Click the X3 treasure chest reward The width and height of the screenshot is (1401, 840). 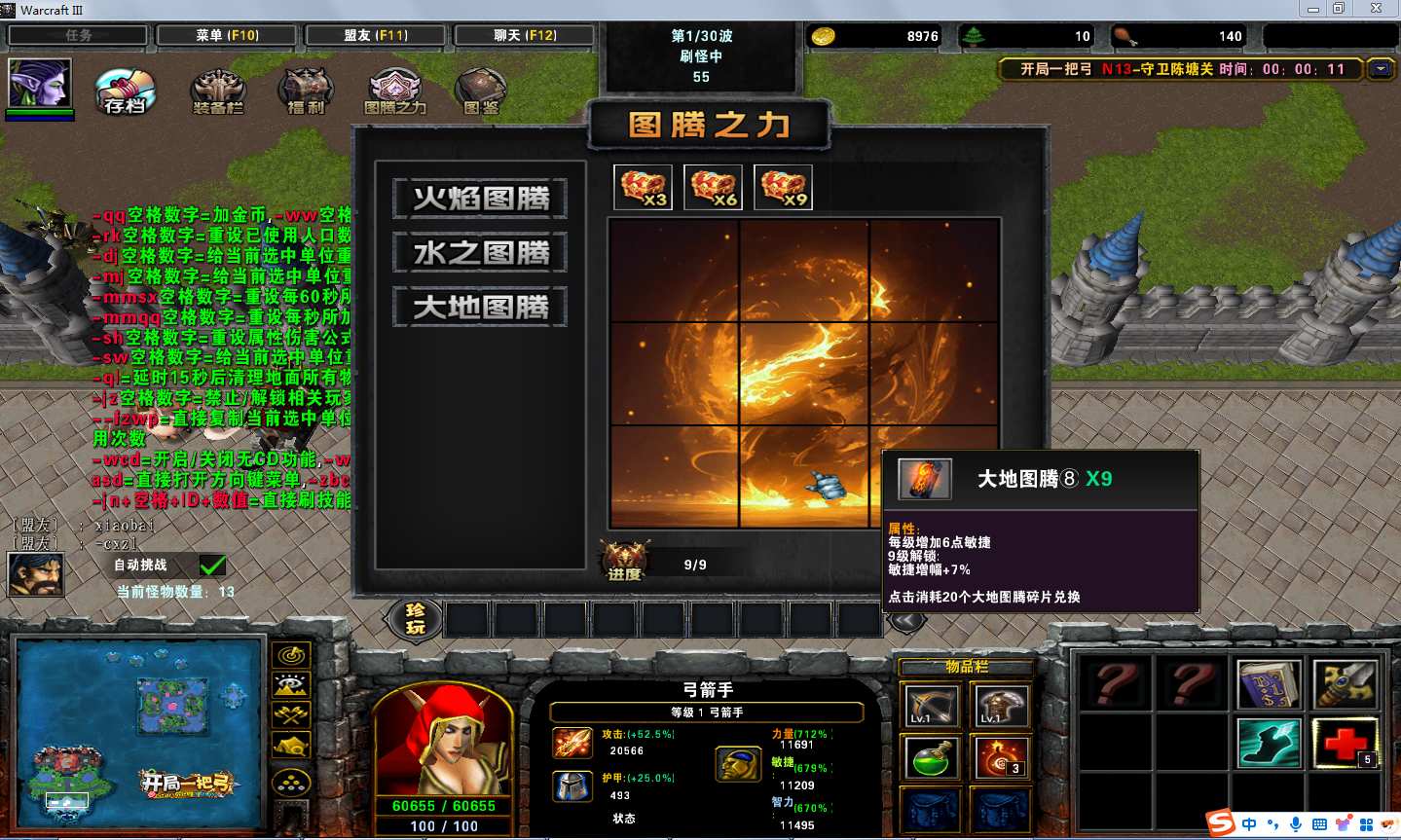click(x=644, y=187)
